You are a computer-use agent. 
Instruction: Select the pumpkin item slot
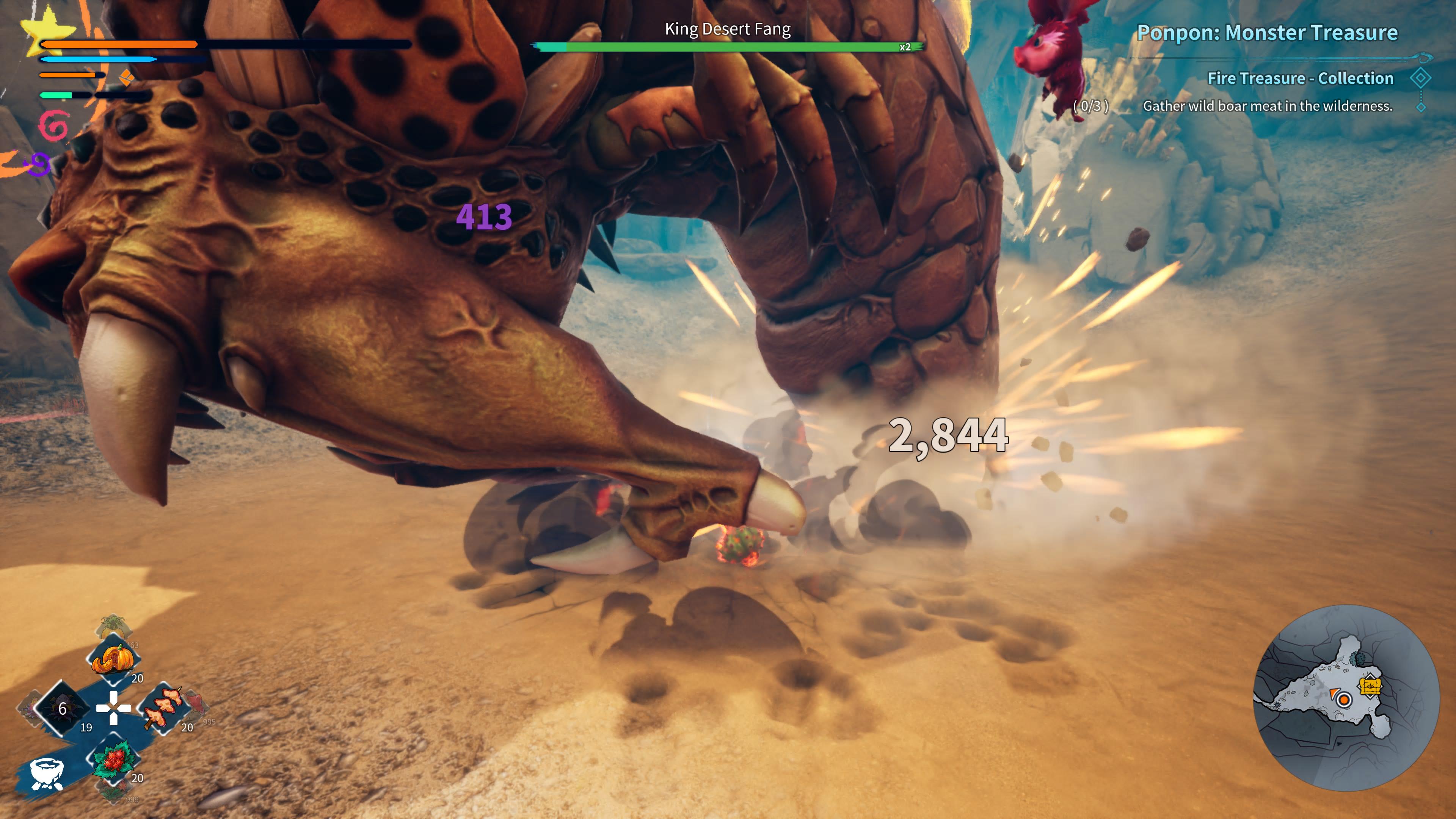point(113,659)
